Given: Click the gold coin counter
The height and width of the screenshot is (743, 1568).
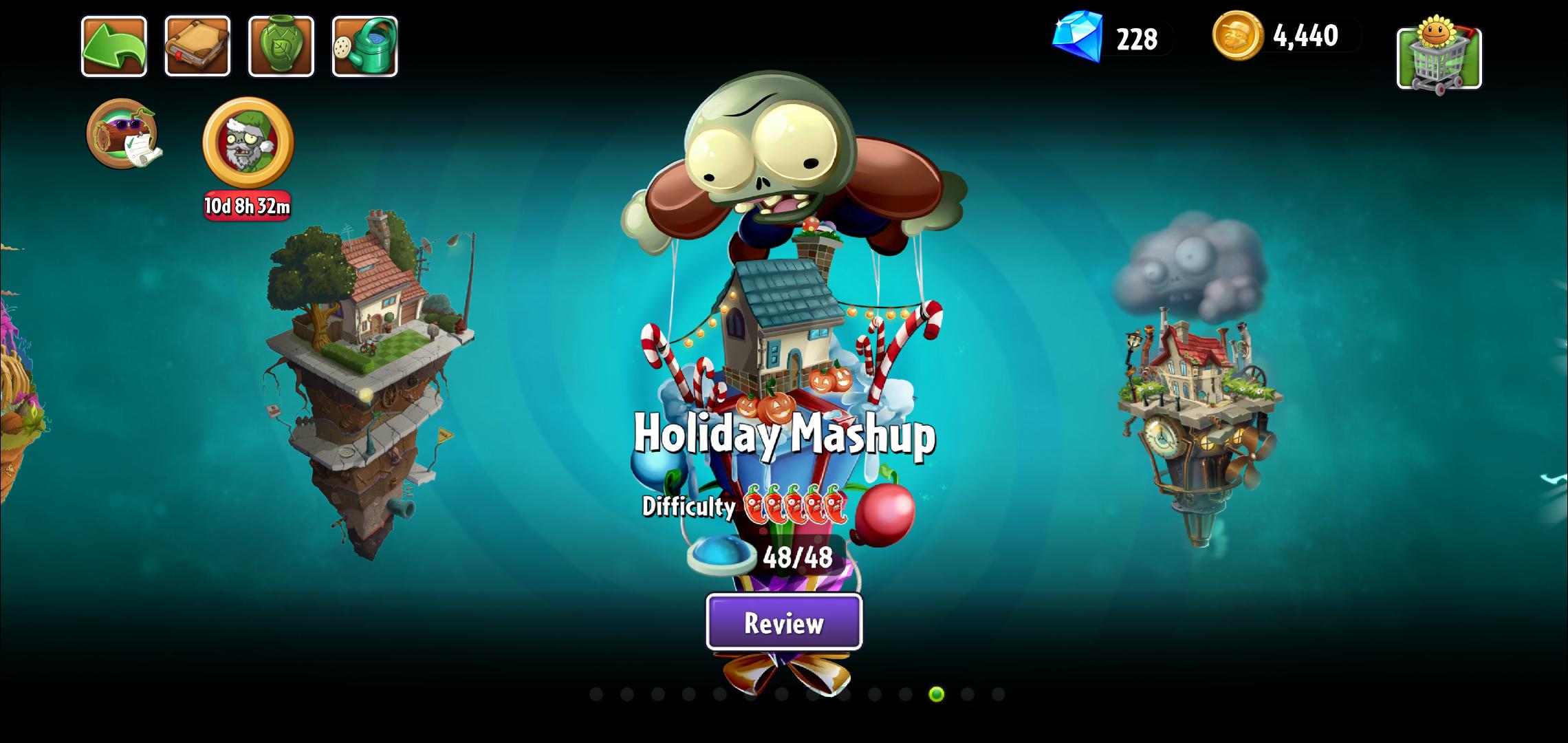Looking at the screenshot, I should click(1276, 38).
